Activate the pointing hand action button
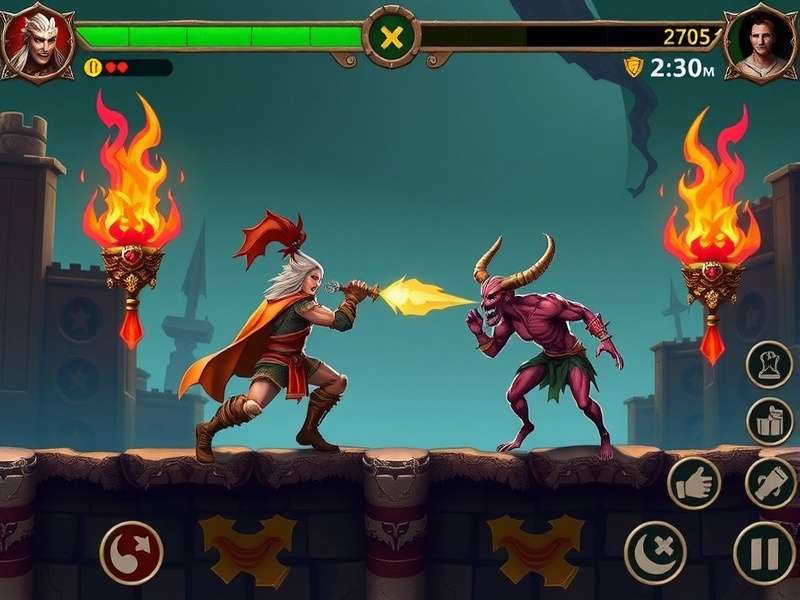 [694, 483]
